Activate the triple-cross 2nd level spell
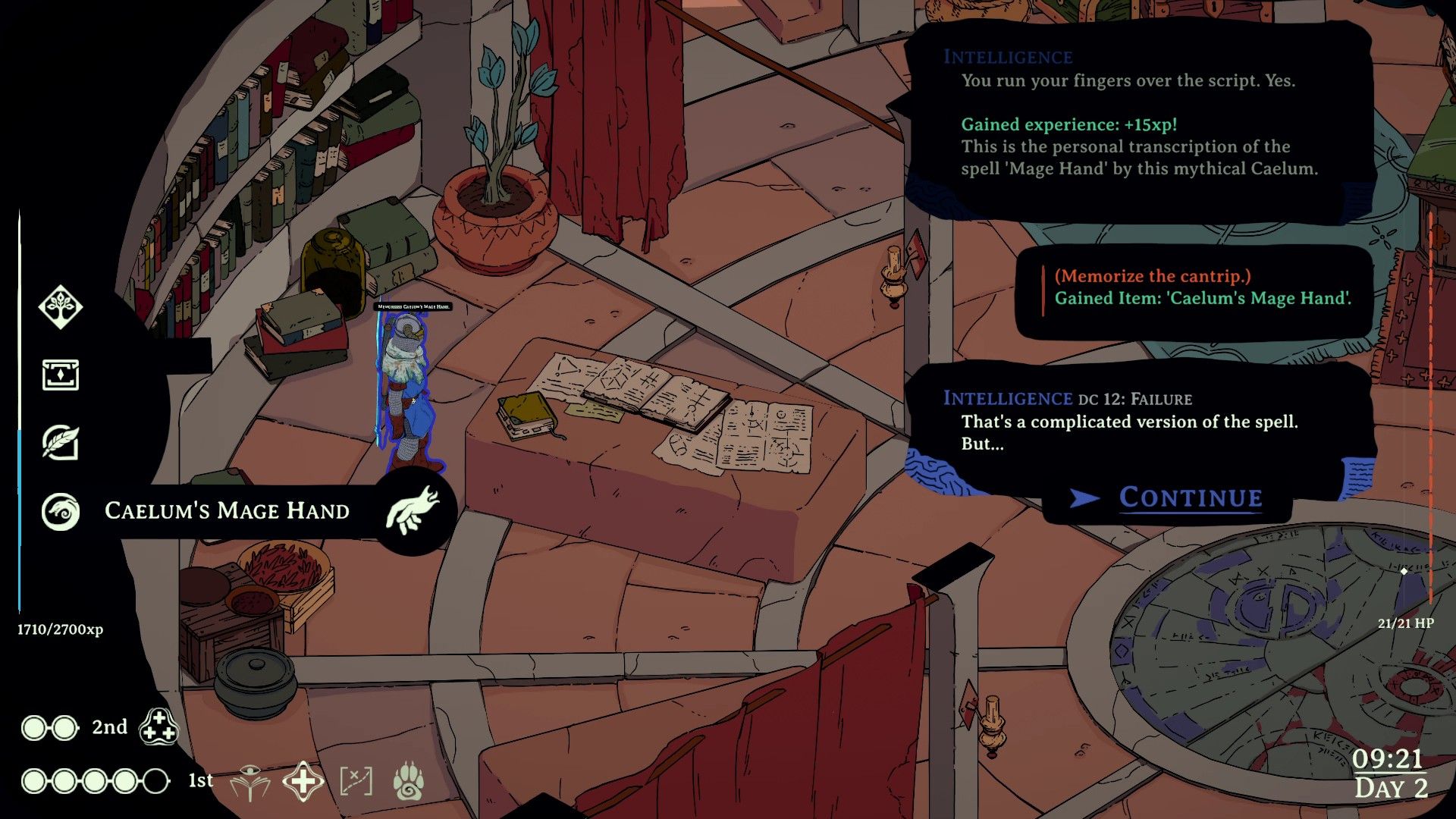This screenshot has width=1456, height=819. [x=158, y=726]
